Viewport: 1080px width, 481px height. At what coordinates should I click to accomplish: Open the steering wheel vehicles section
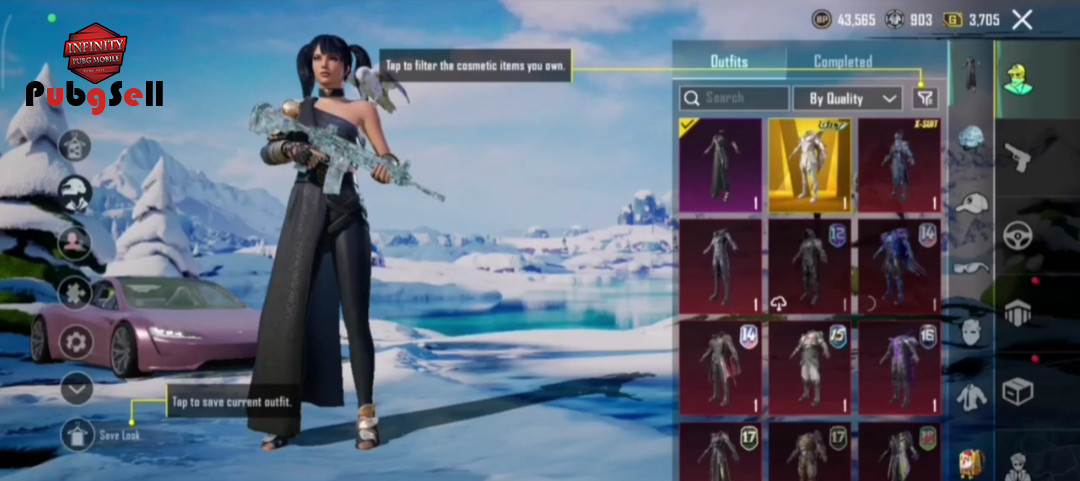click(x=1019, y=236)
